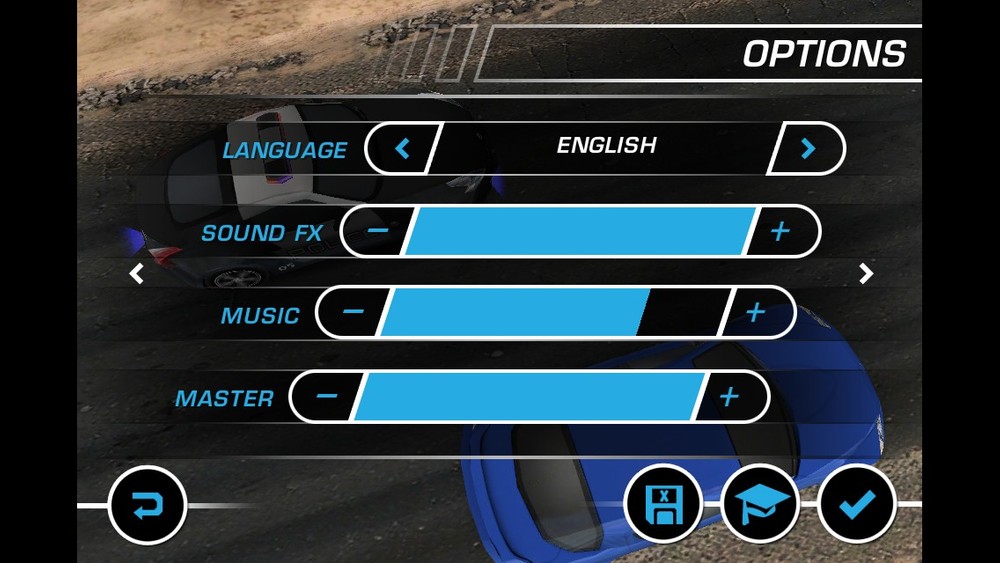Lower the Music volume with minus

coord(352,314)
